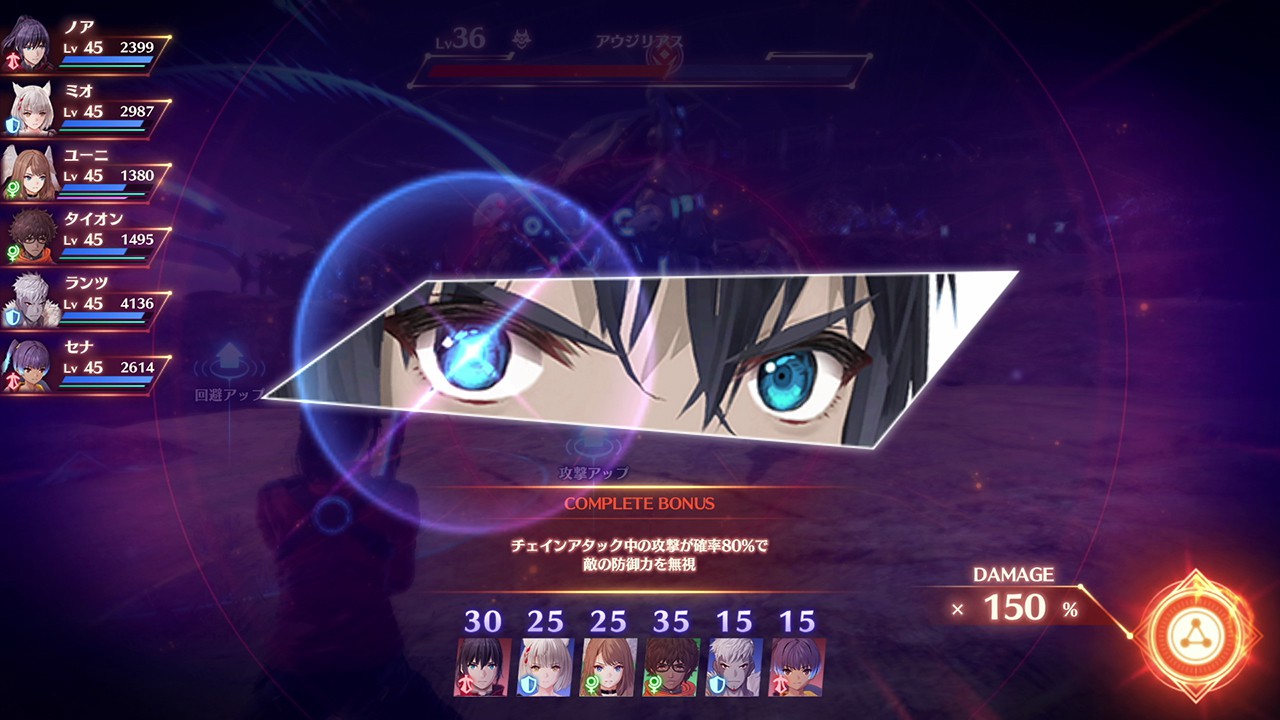Choose Taion's chain portrait showing 35
Viewport: 1280px width, 720px height.
[671, 667]
